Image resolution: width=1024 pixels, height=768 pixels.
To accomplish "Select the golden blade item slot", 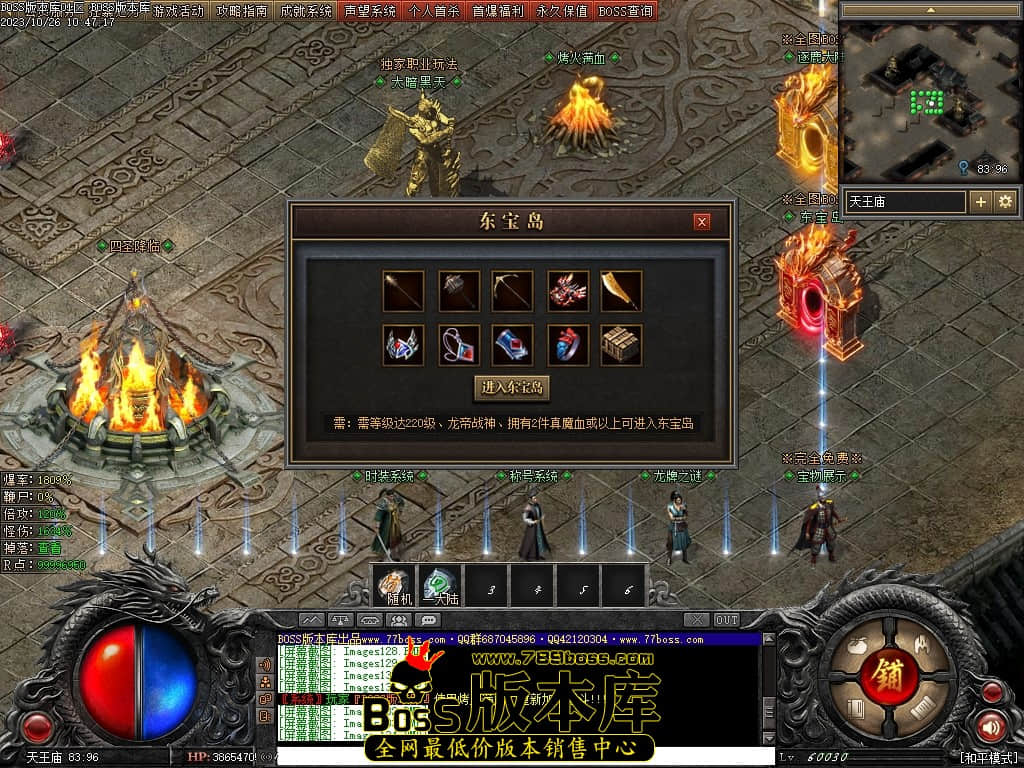I will point(621,291).
